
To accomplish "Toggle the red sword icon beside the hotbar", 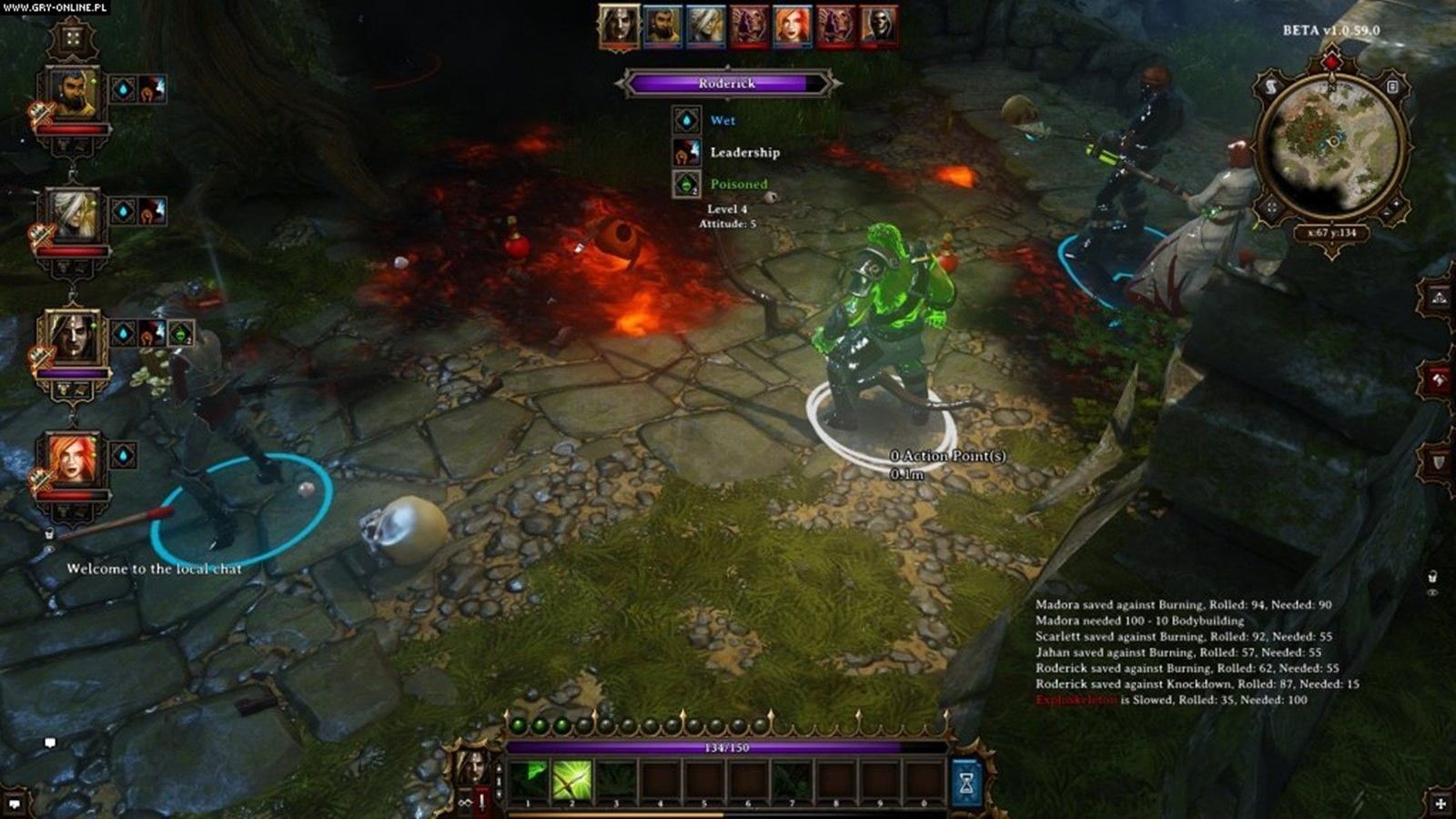I will click(481, 801).
